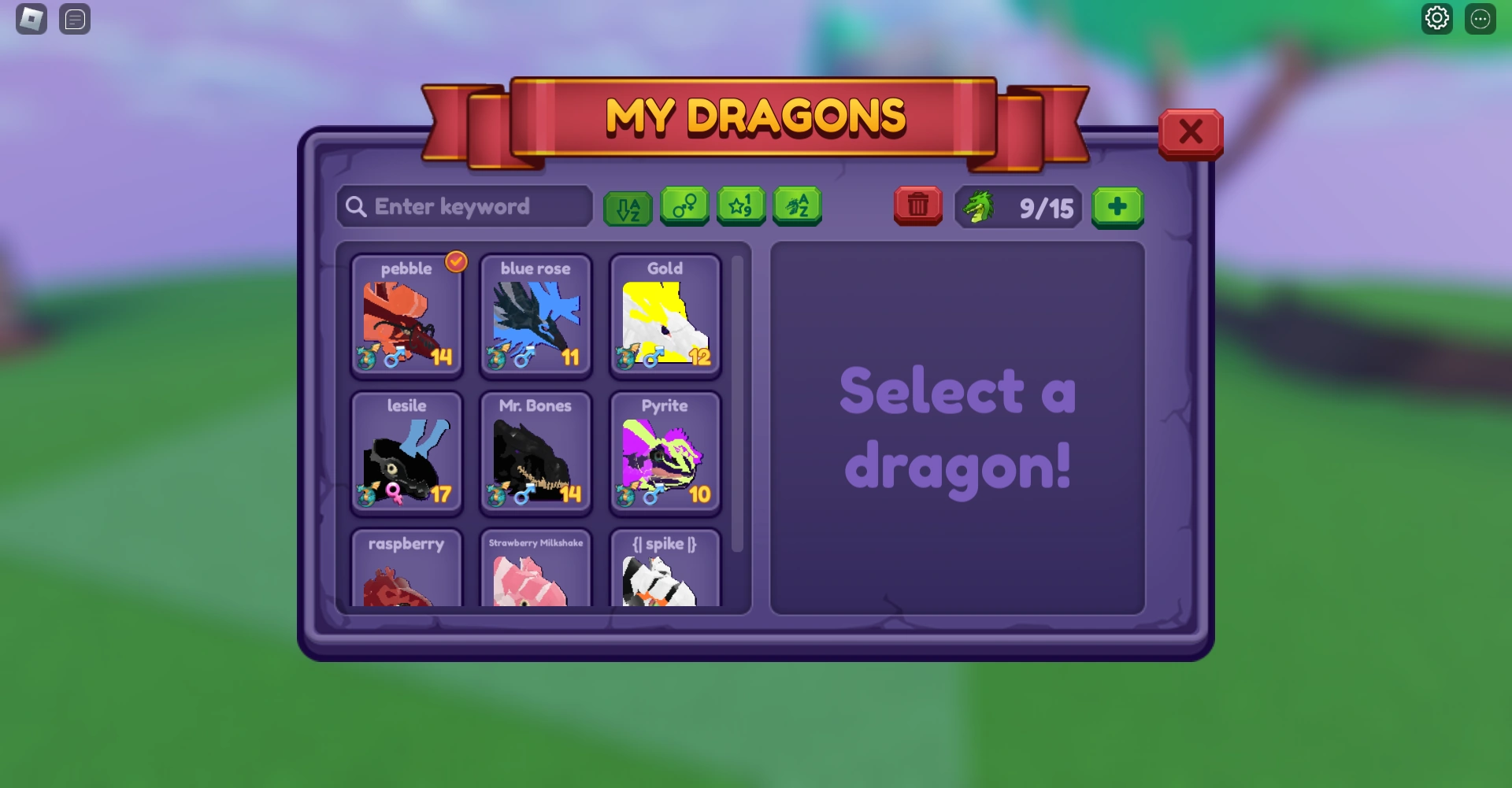The image size is (1512, 788).
Task: Select the alphabetical sort icon
Action: tap(628, 207)
